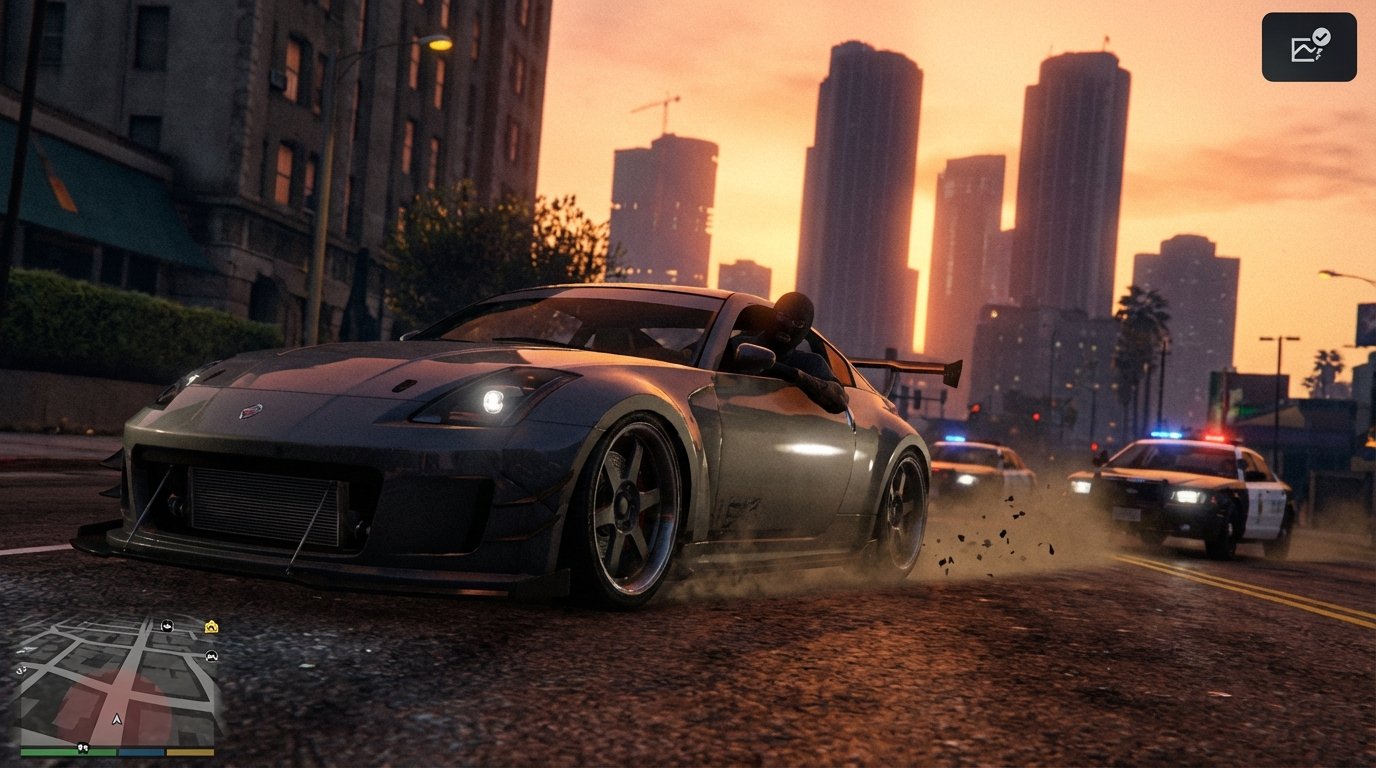The height and width of the screenshot is (768, 1376).
Task: Select the eyes stealth icon under the minimap
Action: (83, 750)
